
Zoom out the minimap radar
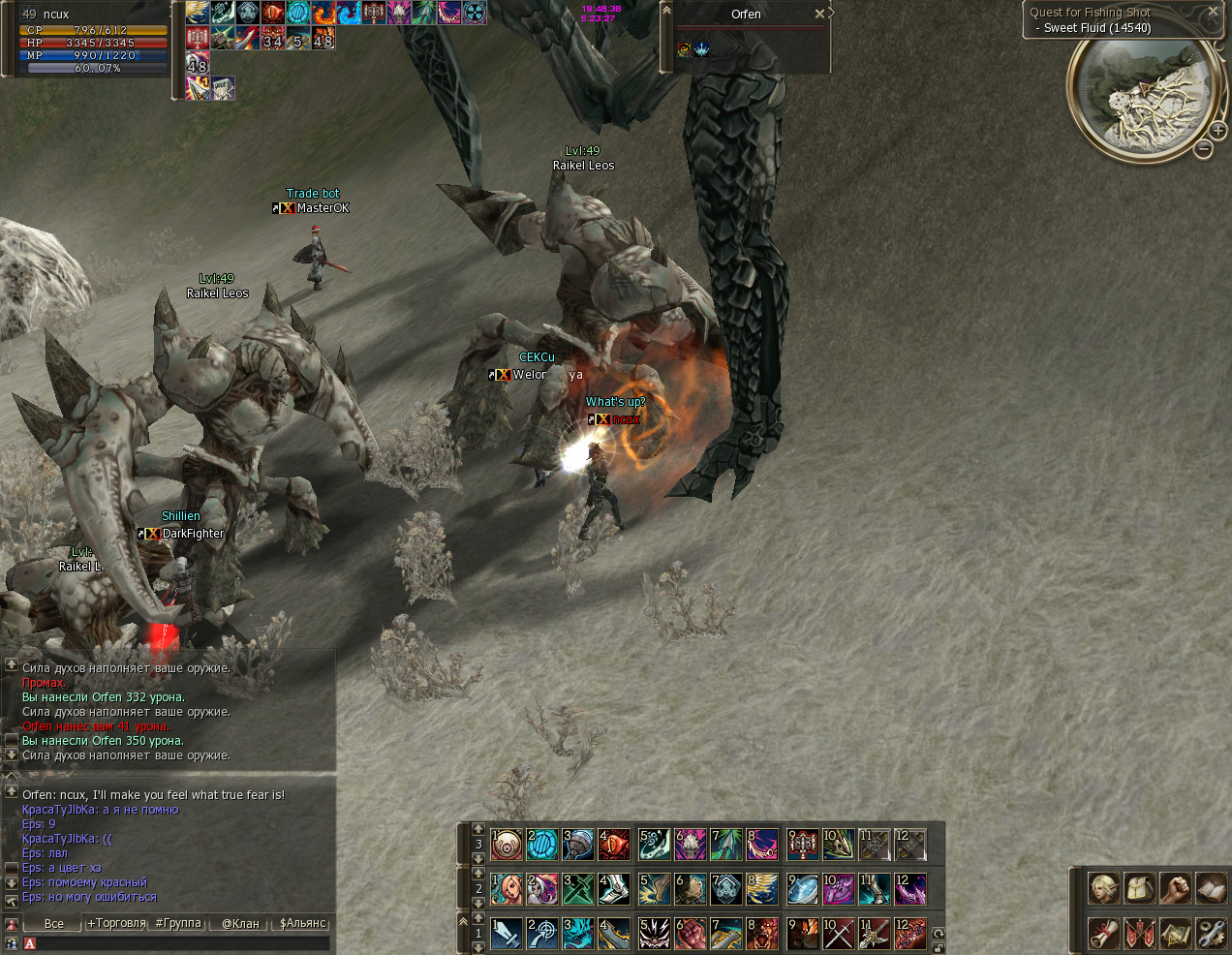point(1203,149)
